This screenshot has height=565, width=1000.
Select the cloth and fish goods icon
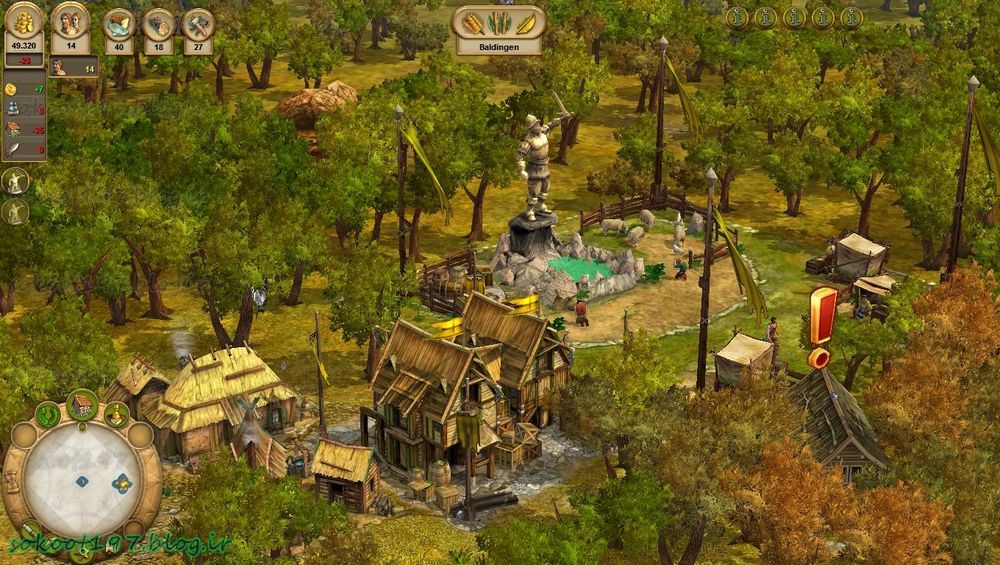[119, 23]
